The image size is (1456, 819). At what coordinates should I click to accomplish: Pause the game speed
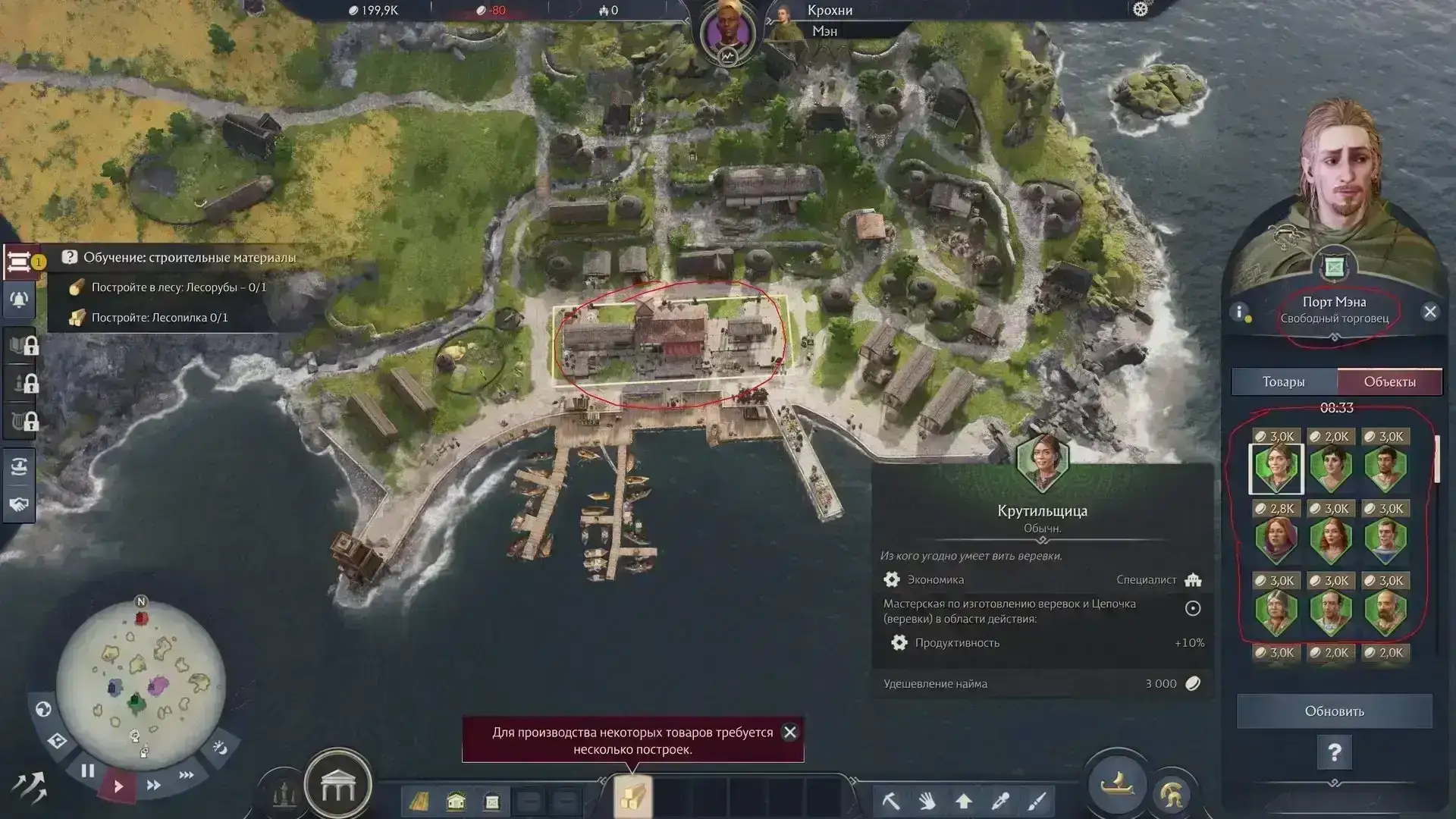[88, 771]
